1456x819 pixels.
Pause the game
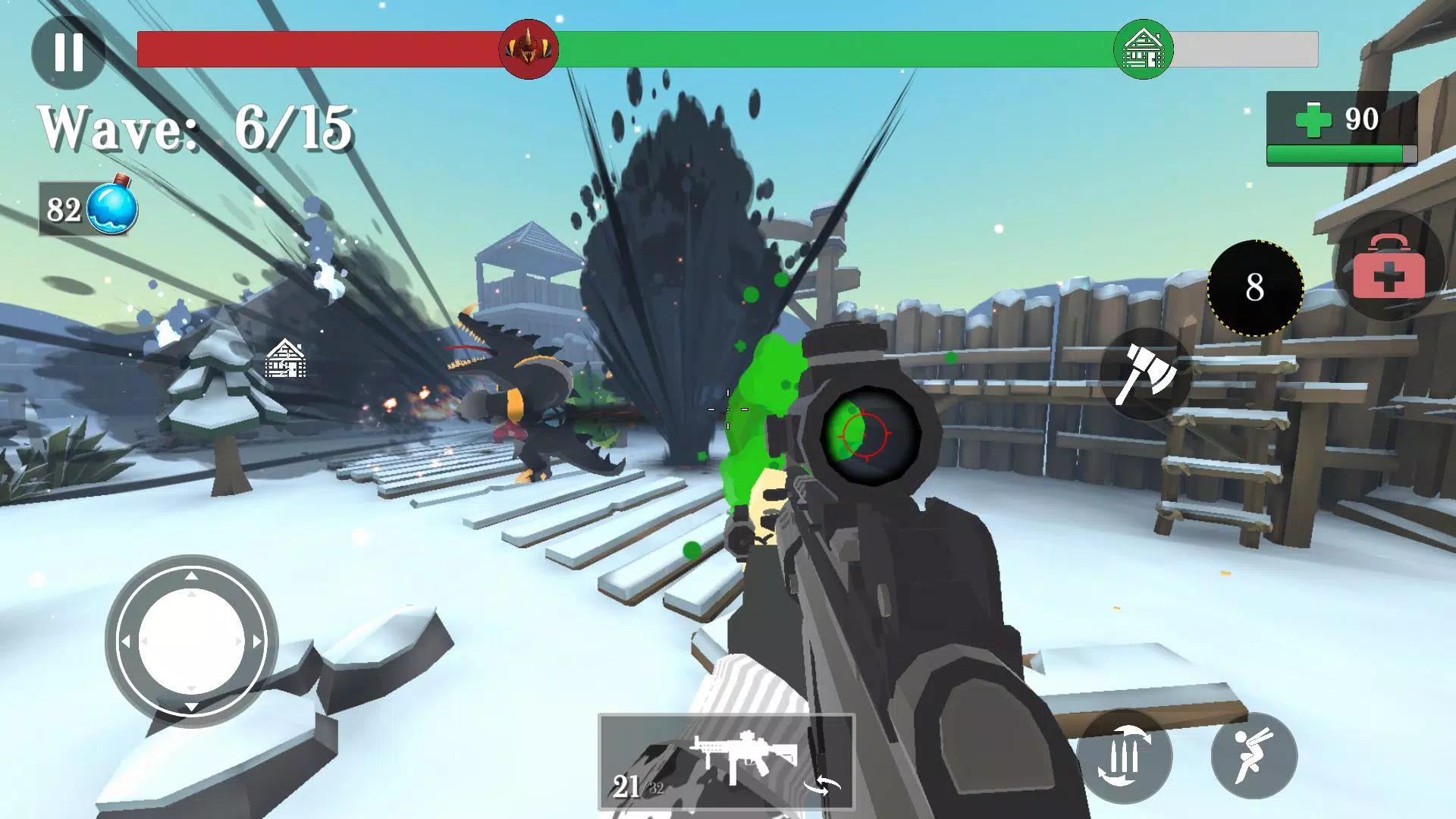pyautogui.click(x=68, y=52)
